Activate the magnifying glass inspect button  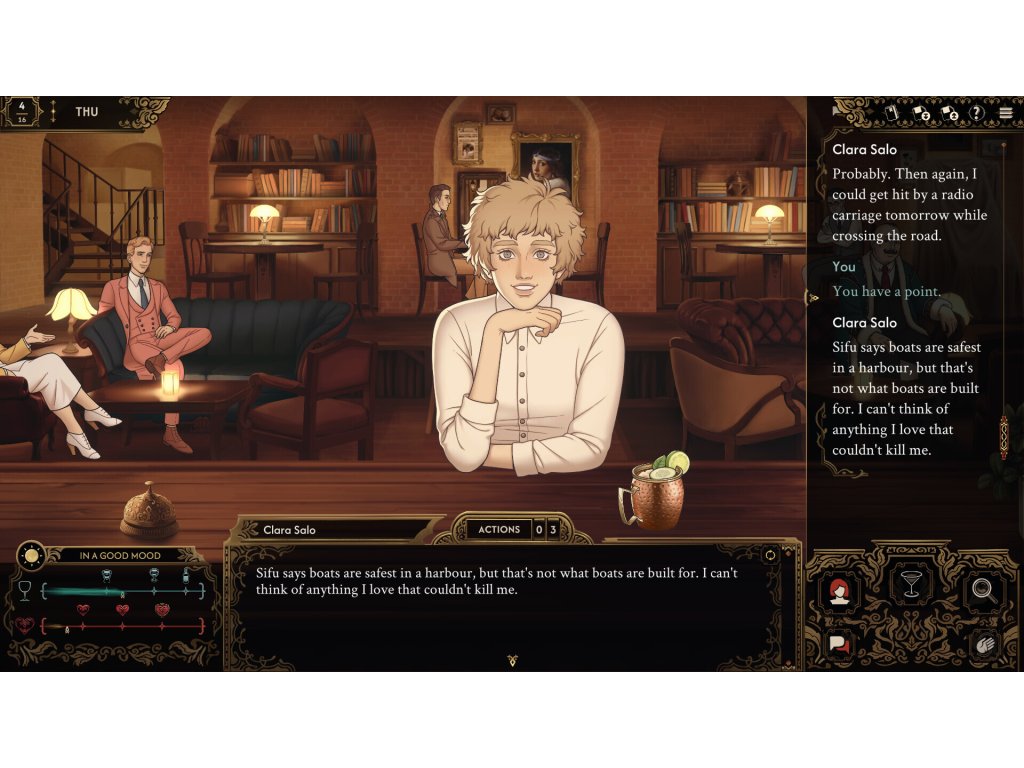(x=983, y=592)
